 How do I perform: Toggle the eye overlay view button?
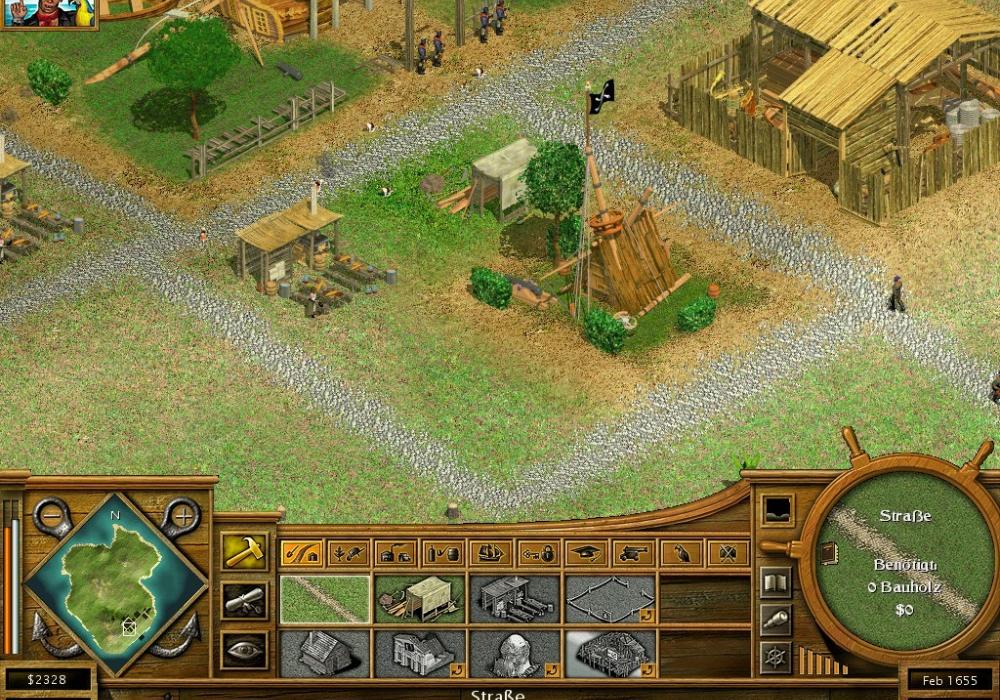tap(244, 648)
